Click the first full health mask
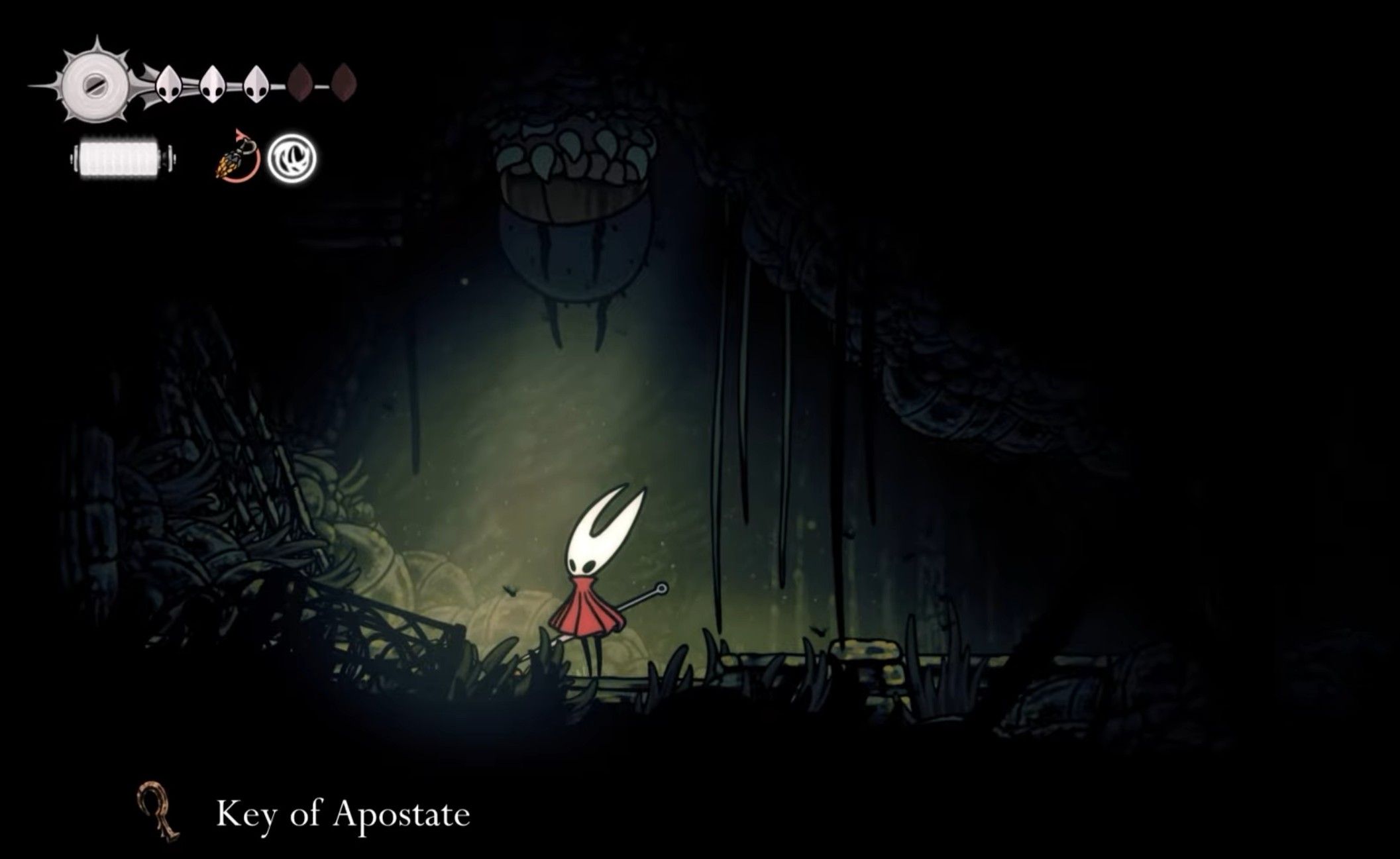Image resolution: width=1400 pixels, height=859 pixels. 168,83
